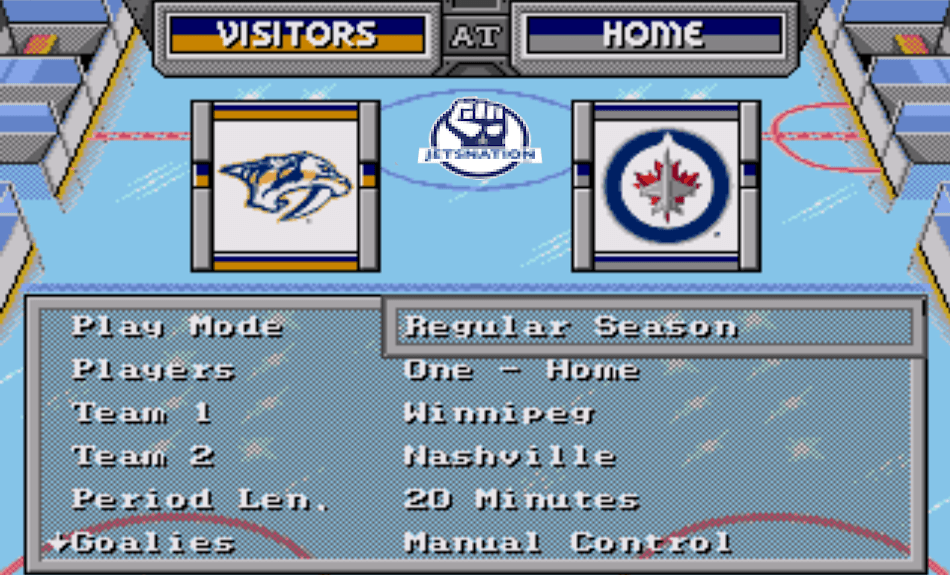Choose the Players option

click(153, 369)
